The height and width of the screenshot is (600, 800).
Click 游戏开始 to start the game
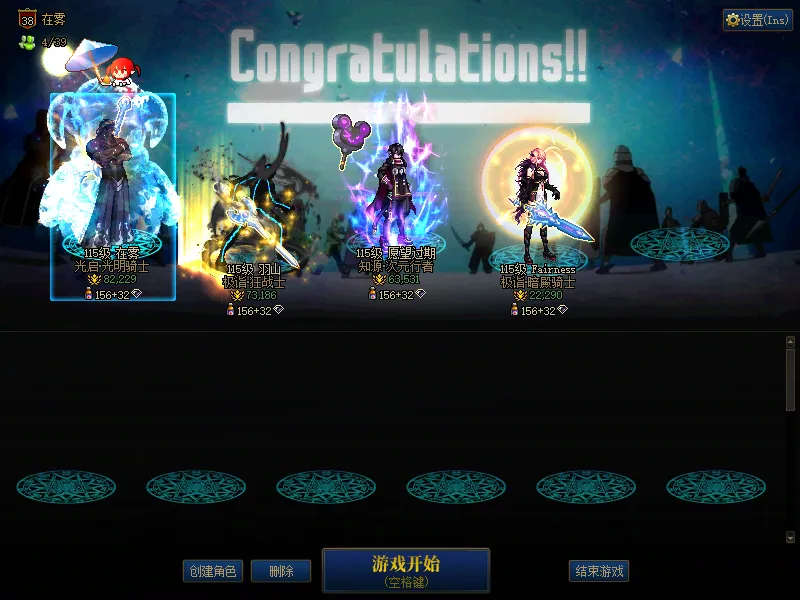[x=405, y=570]
